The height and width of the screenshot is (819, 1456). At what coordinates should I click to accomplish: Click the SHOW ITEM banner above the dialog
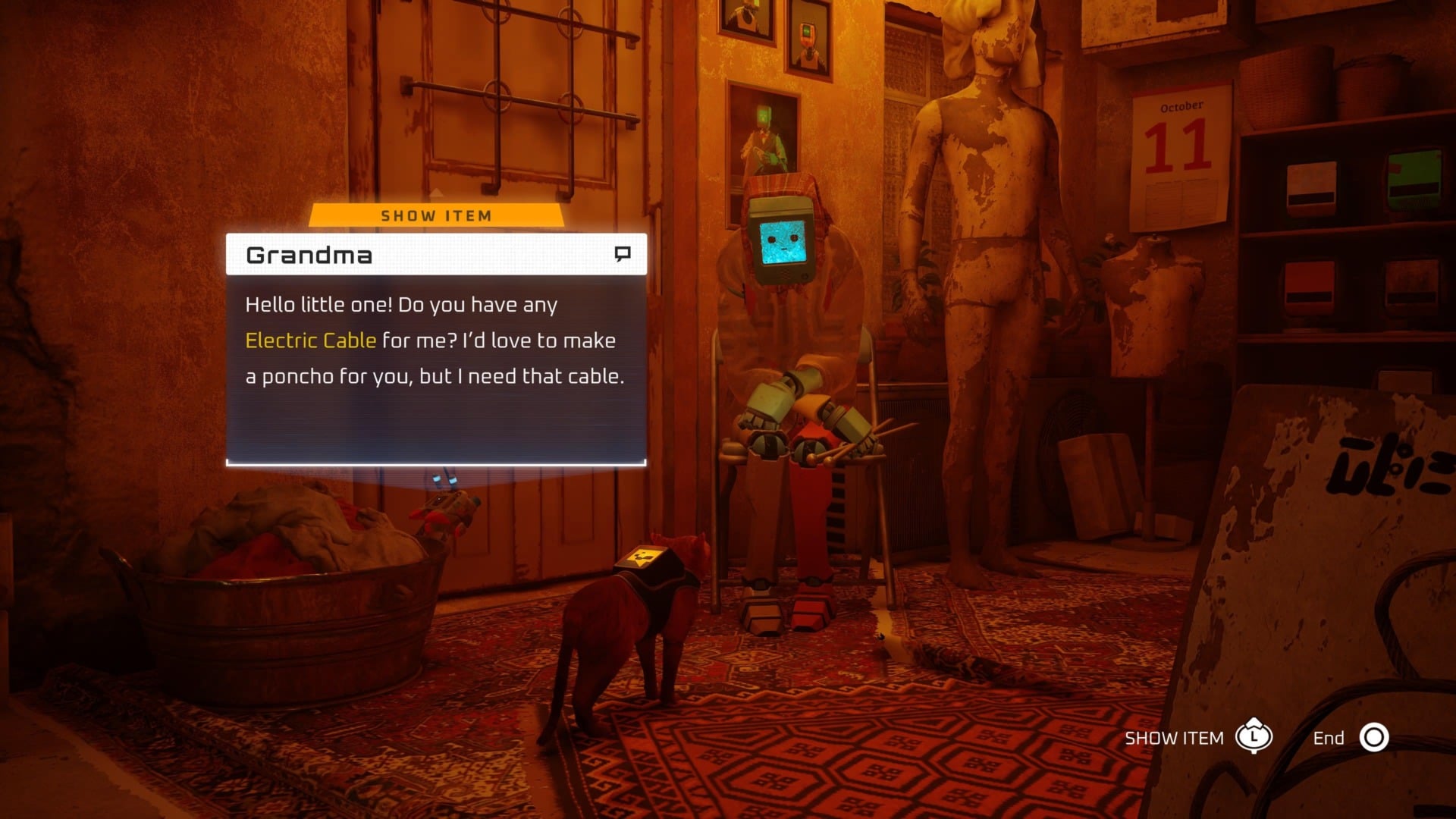[436, 215]
